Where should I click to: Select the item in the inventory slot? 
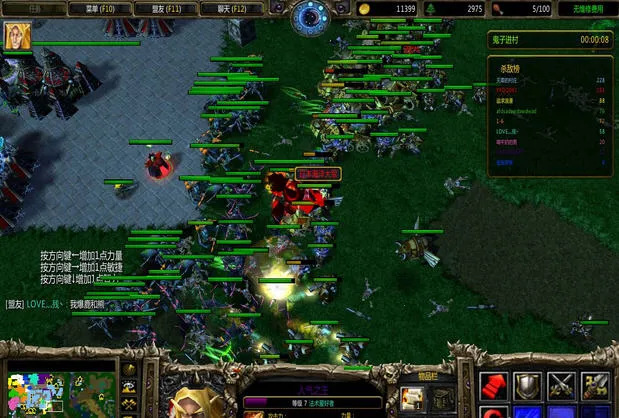point(413,399)
